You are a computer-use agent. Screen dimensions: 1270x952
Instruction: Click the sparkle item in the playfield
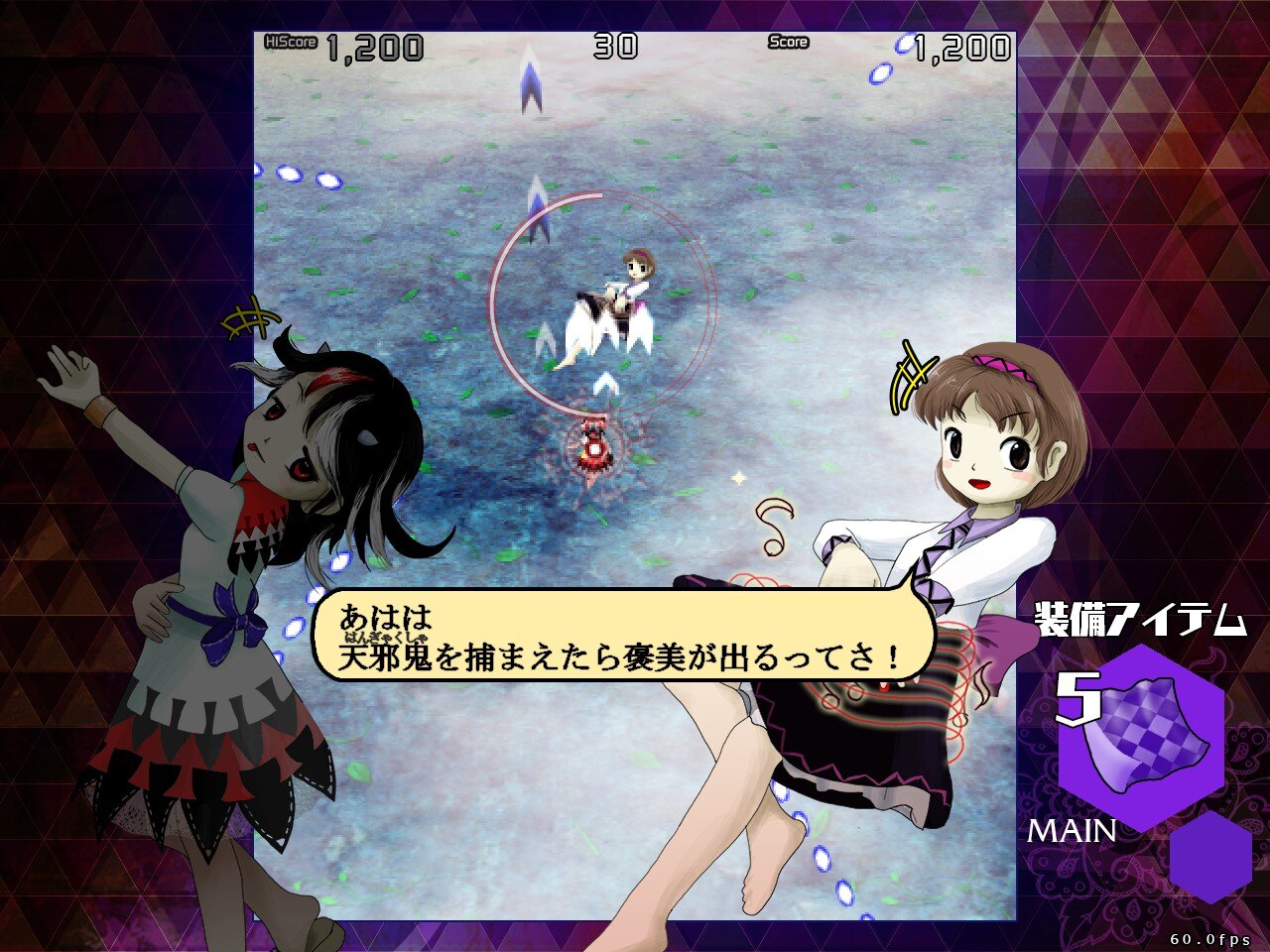(x=738, y=479)
